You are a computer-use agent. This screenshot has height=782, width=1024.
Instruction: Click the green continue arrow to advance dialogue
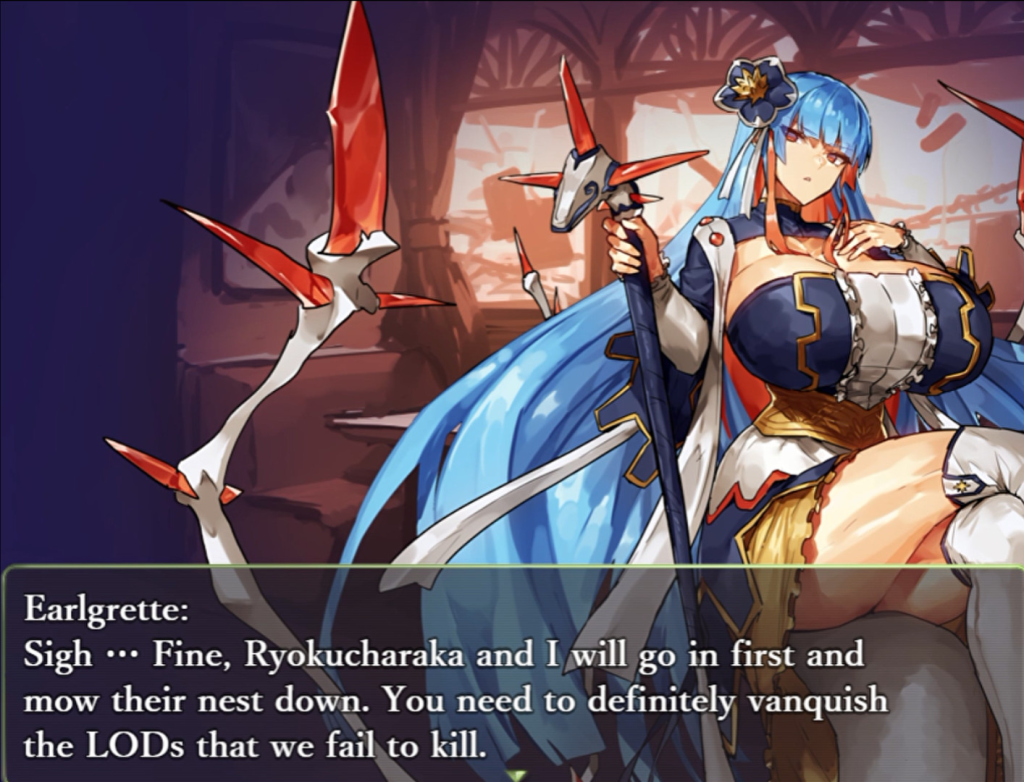coord(516,775)
